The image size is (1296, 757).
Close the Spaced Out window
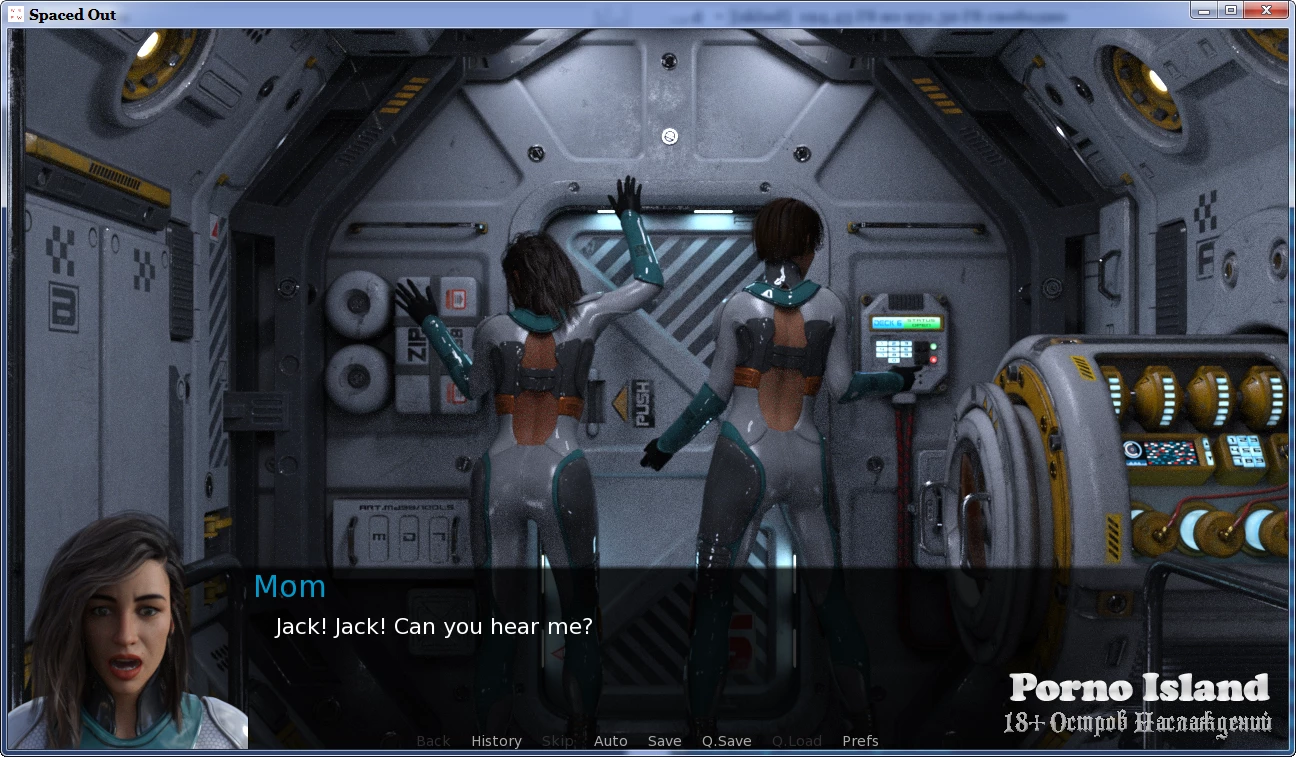[1266, 11]
